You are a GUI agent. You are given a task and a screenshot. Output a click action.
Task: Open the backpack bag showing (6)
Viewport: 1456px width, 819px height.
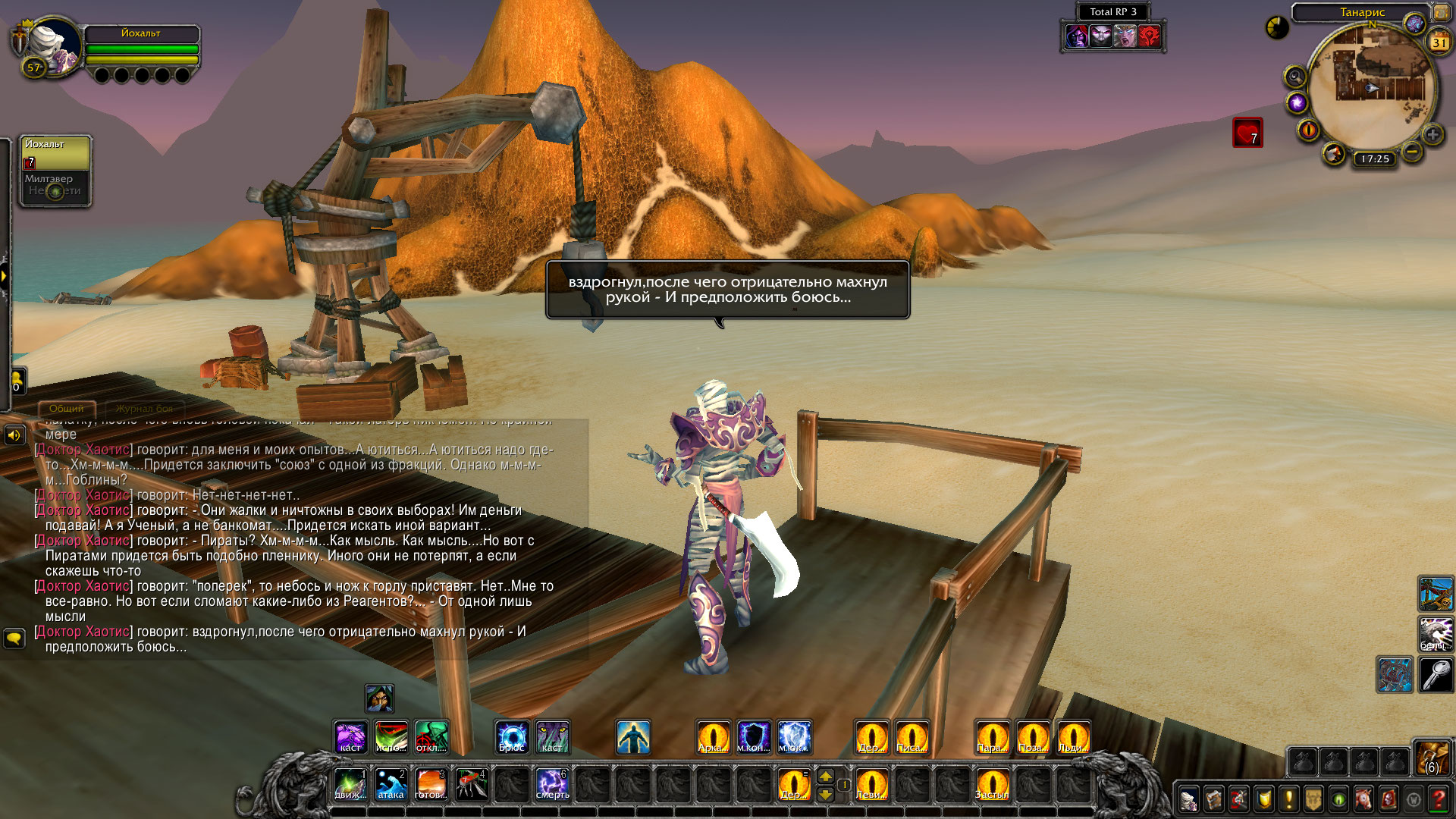(x=1432, y=757)
